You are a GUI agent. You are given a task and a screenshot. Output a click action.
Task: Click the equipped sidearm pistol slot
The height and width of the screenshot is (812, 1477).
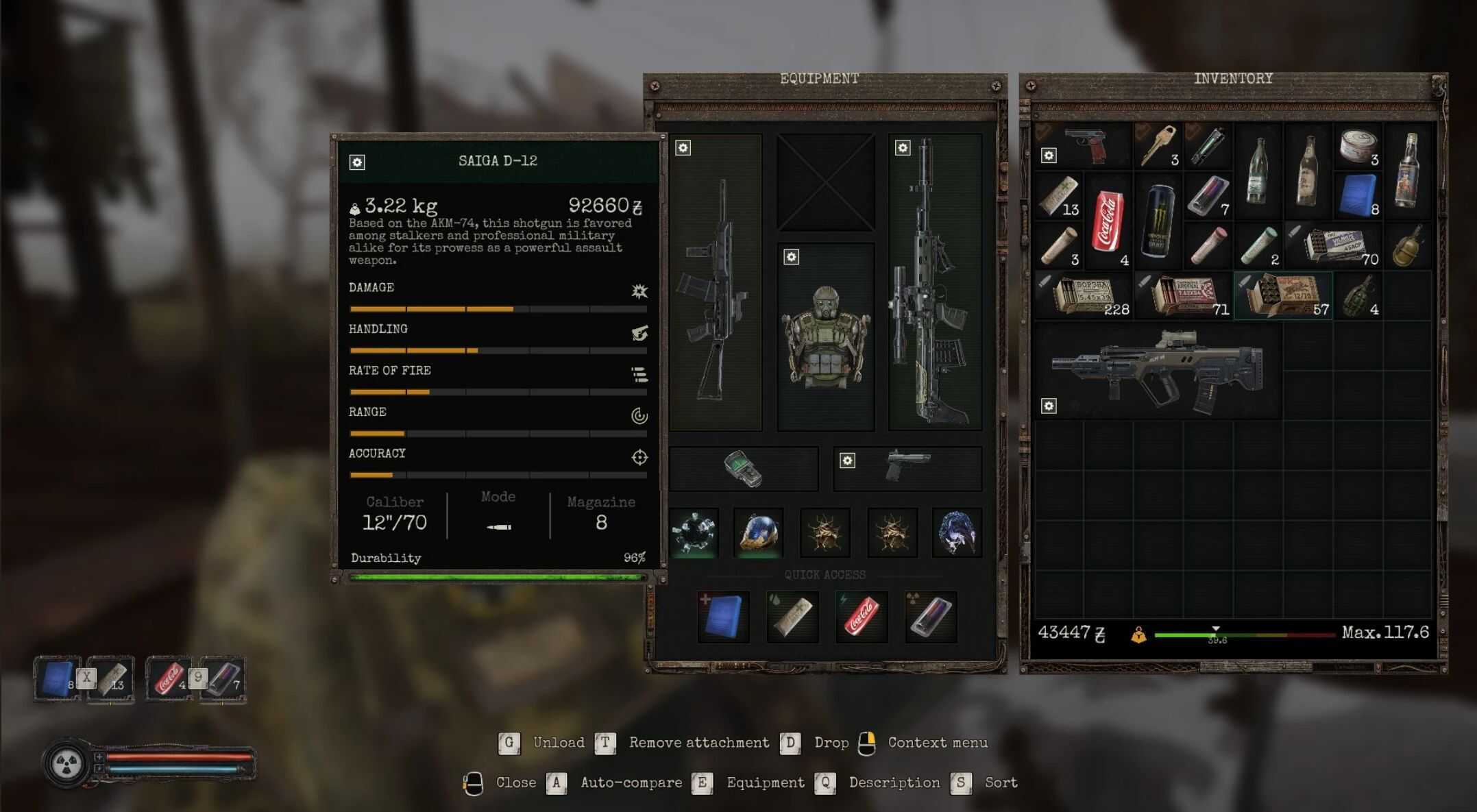click(x=907, y=469)
